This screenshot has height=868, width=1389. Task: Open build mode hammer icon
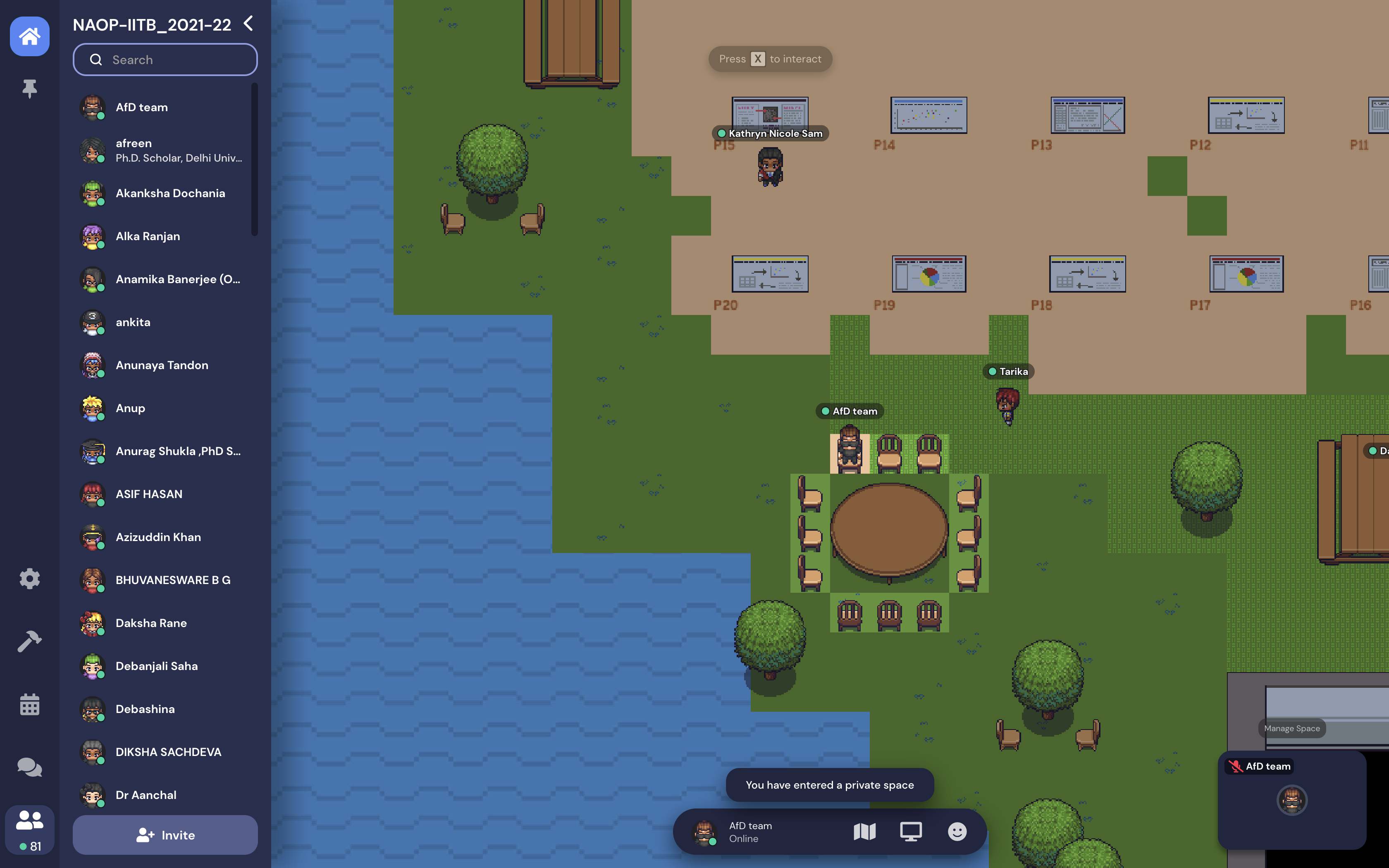pyautogui.click(x=30, y=641)
